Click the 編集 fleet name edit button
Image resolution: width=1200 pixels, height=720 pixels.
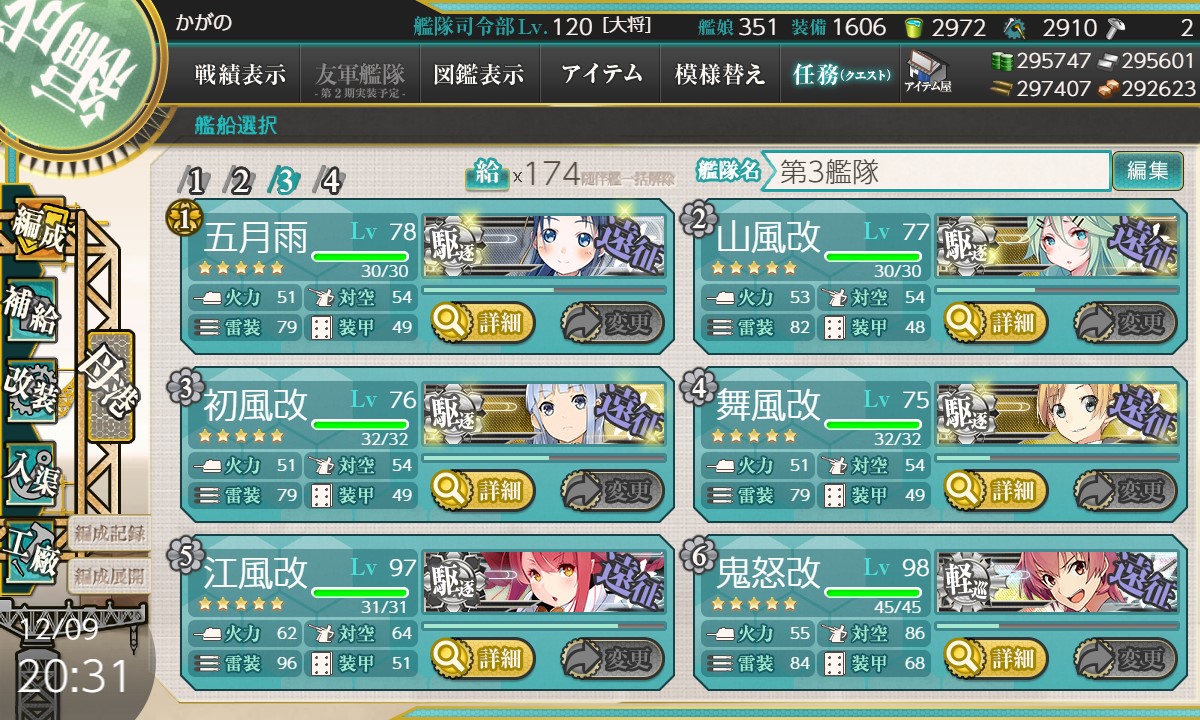(1147, 171)
